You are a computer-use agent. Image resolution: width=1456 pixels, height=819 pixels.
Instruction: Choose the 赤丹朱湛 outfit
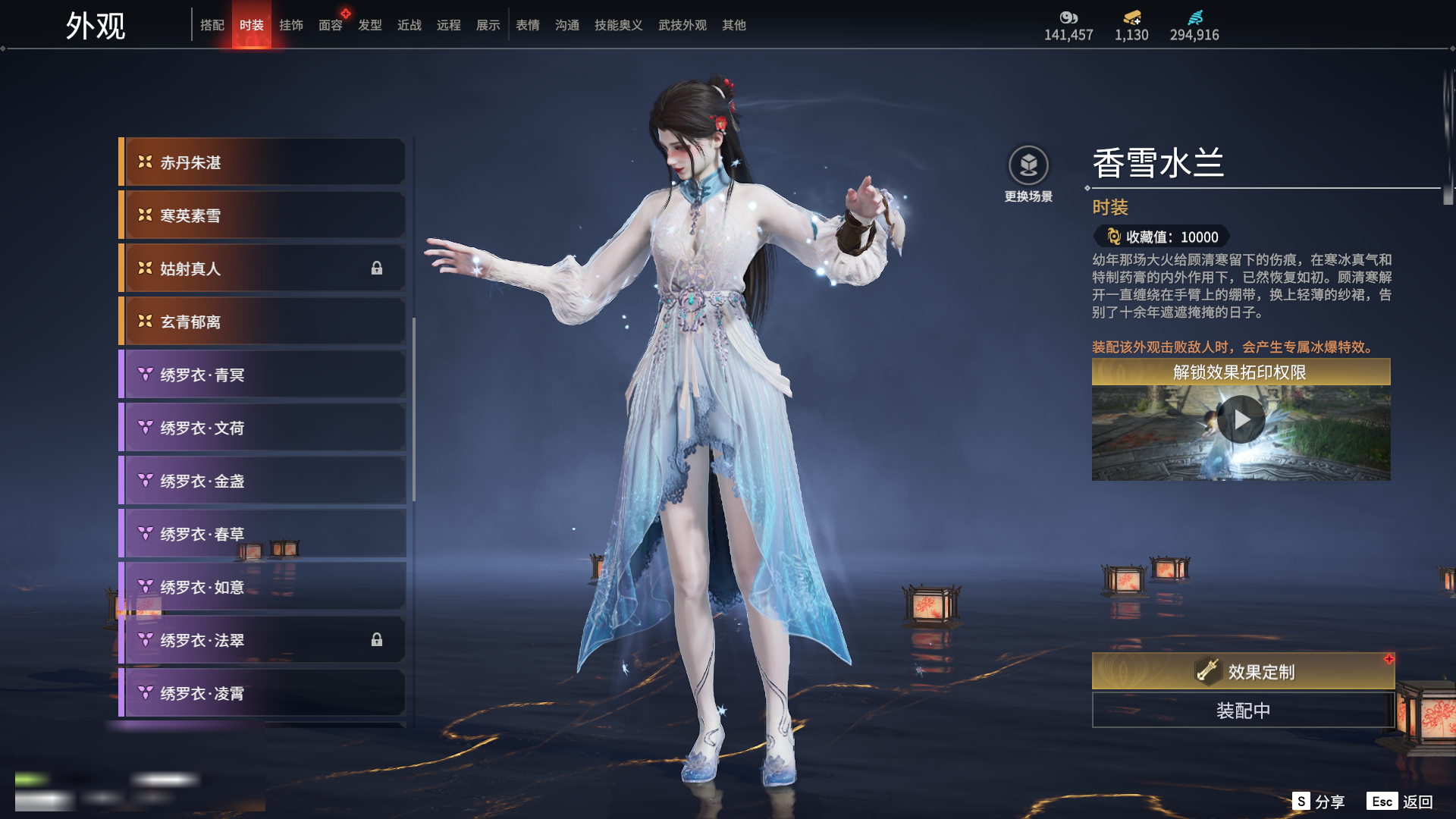pos(262,162)
